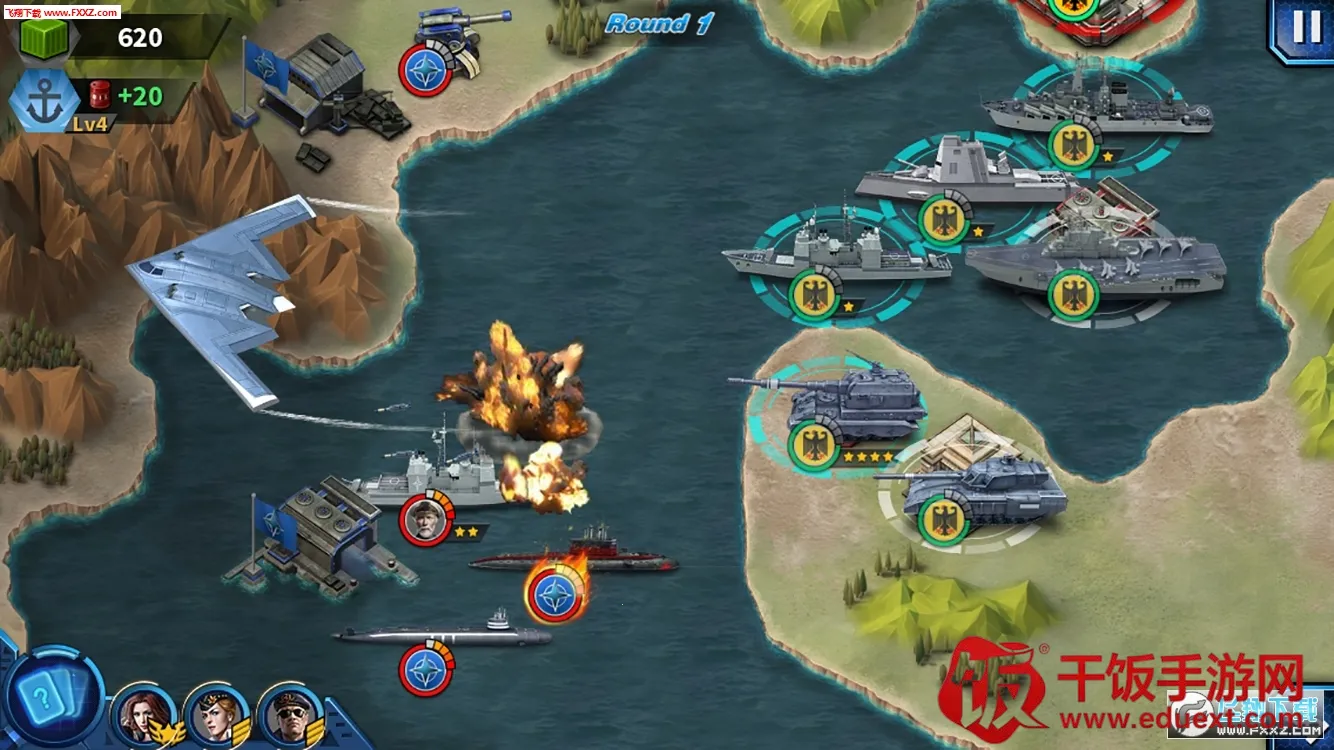Target the angular German stealth destroyer

960,180
